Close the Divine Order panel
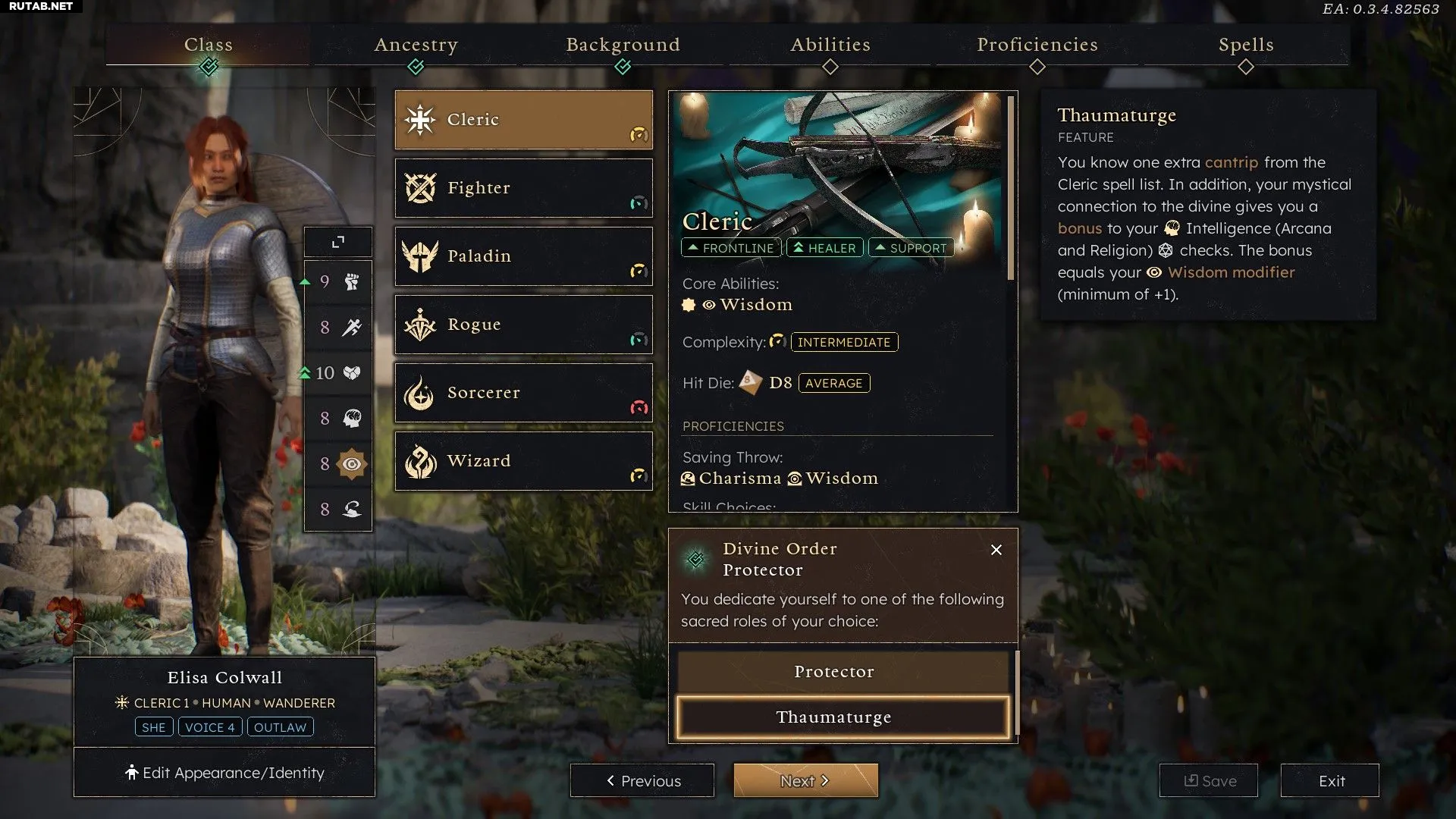The image size is (1456, 819). coord(996,550)
